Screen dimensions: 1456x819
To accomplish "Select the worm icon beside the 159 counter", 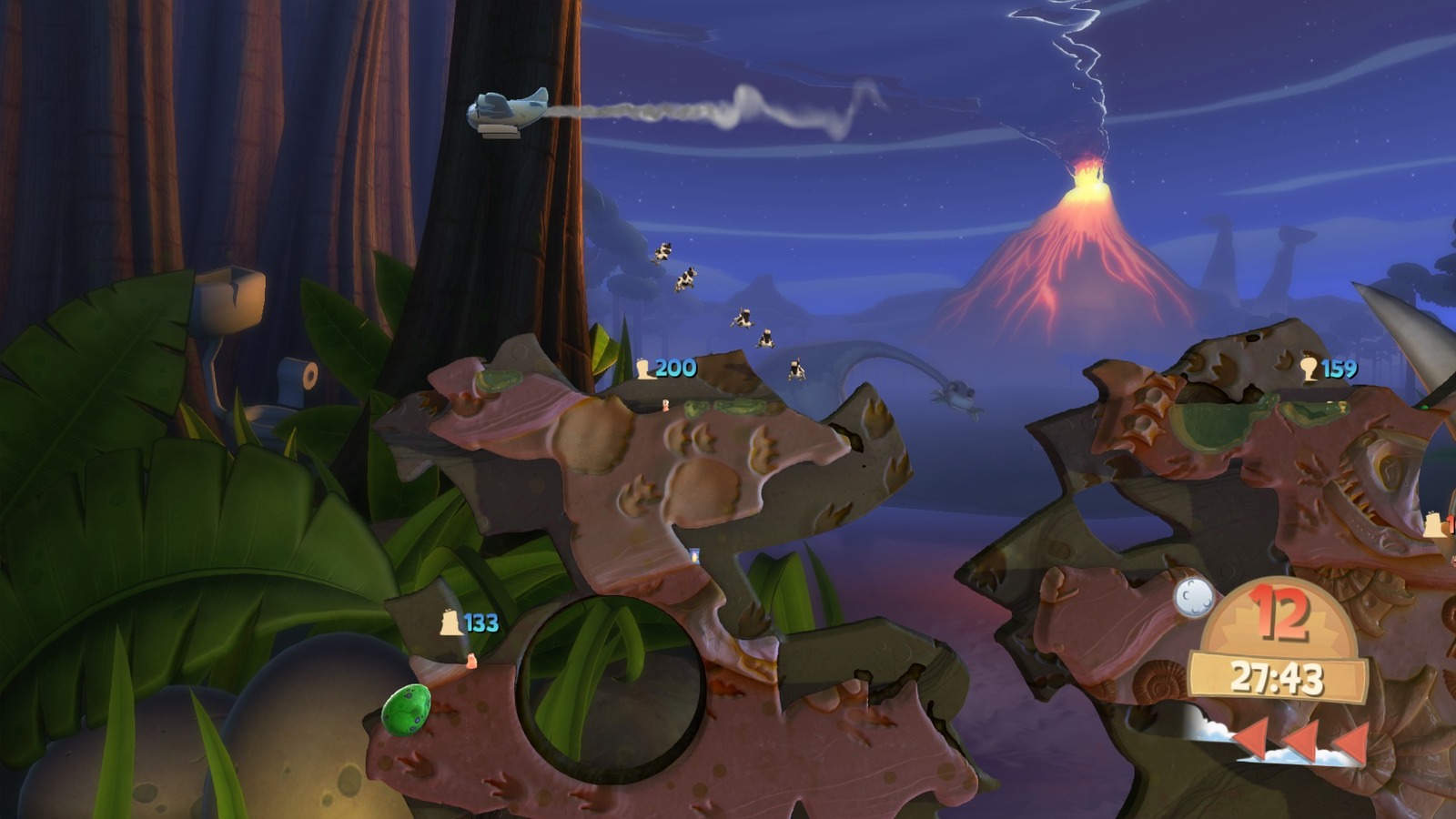I will point(1309,368).
